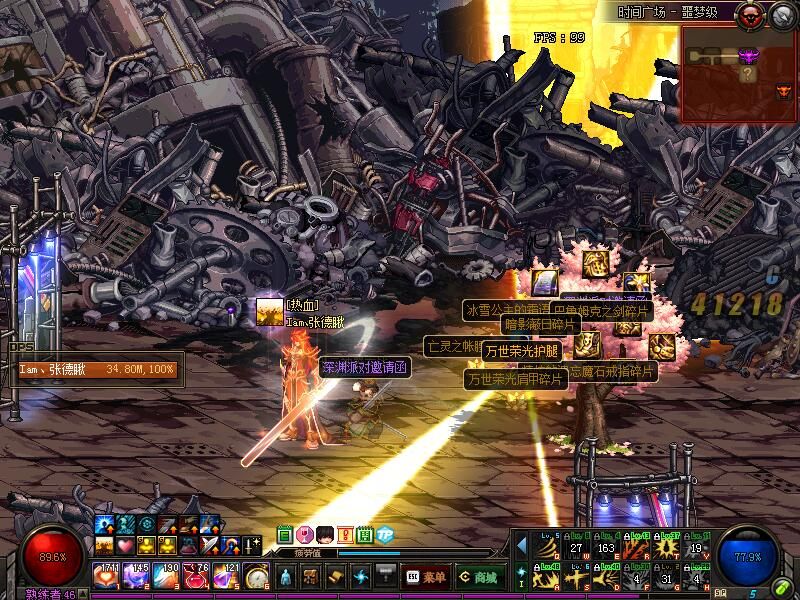Use the purple crystal item in slot 5
Screen dimensions: 800x600
tap(228, 577)
